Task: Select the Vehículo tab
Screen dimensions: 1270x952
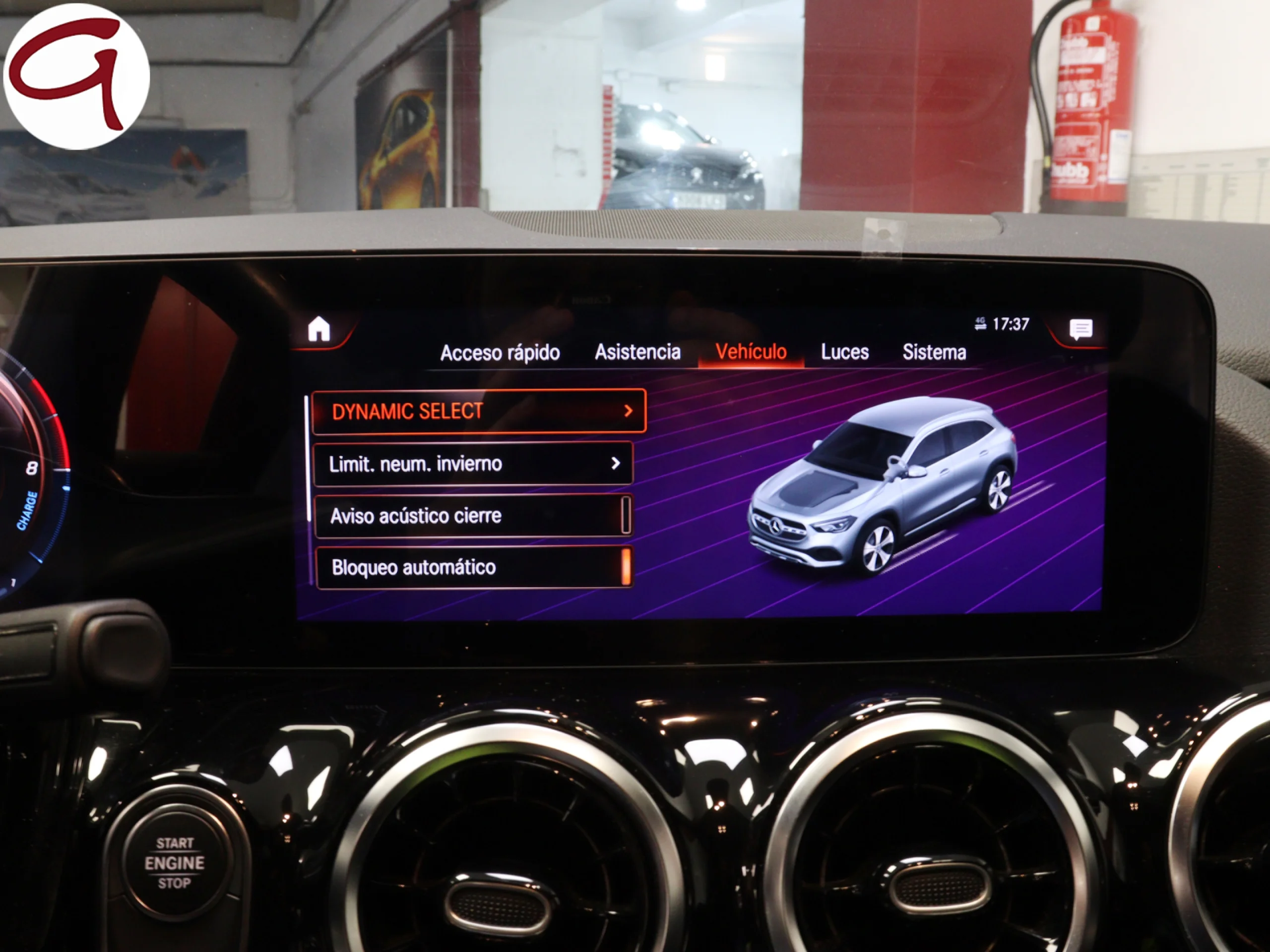Action: [x=751, y=351]
